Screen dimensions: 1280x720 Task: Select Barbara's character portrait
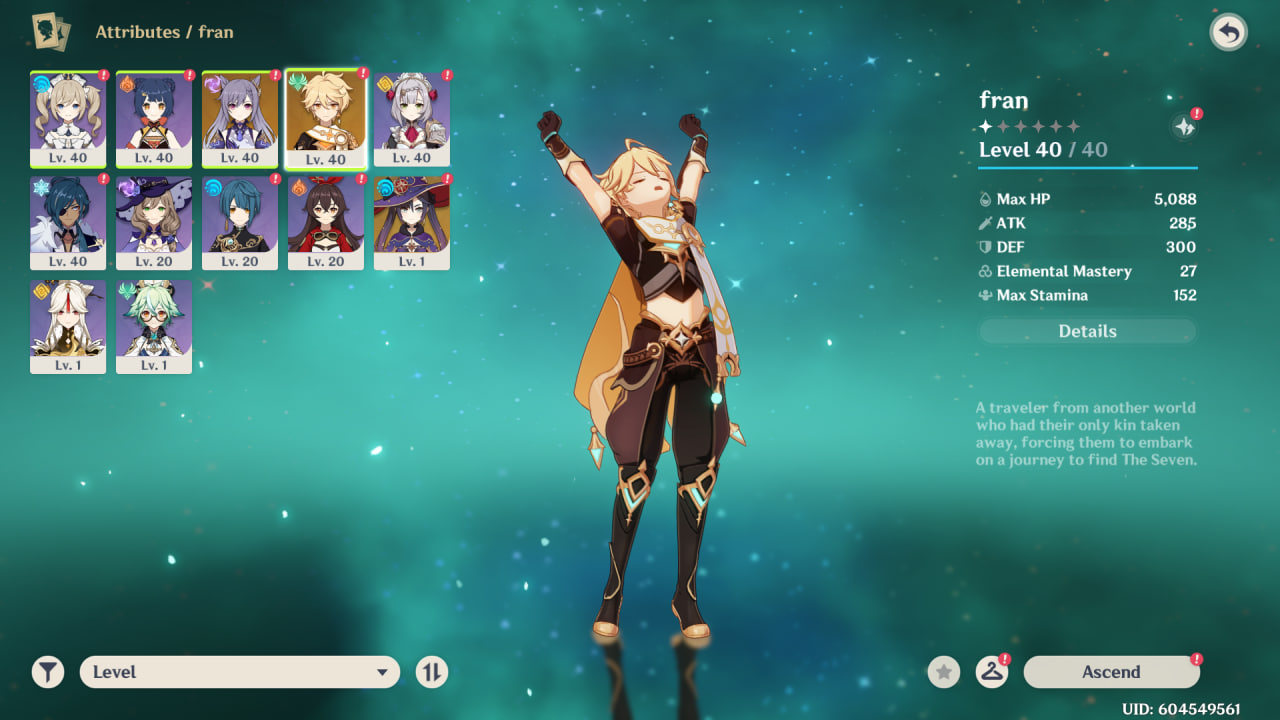[x=68, y=118]
